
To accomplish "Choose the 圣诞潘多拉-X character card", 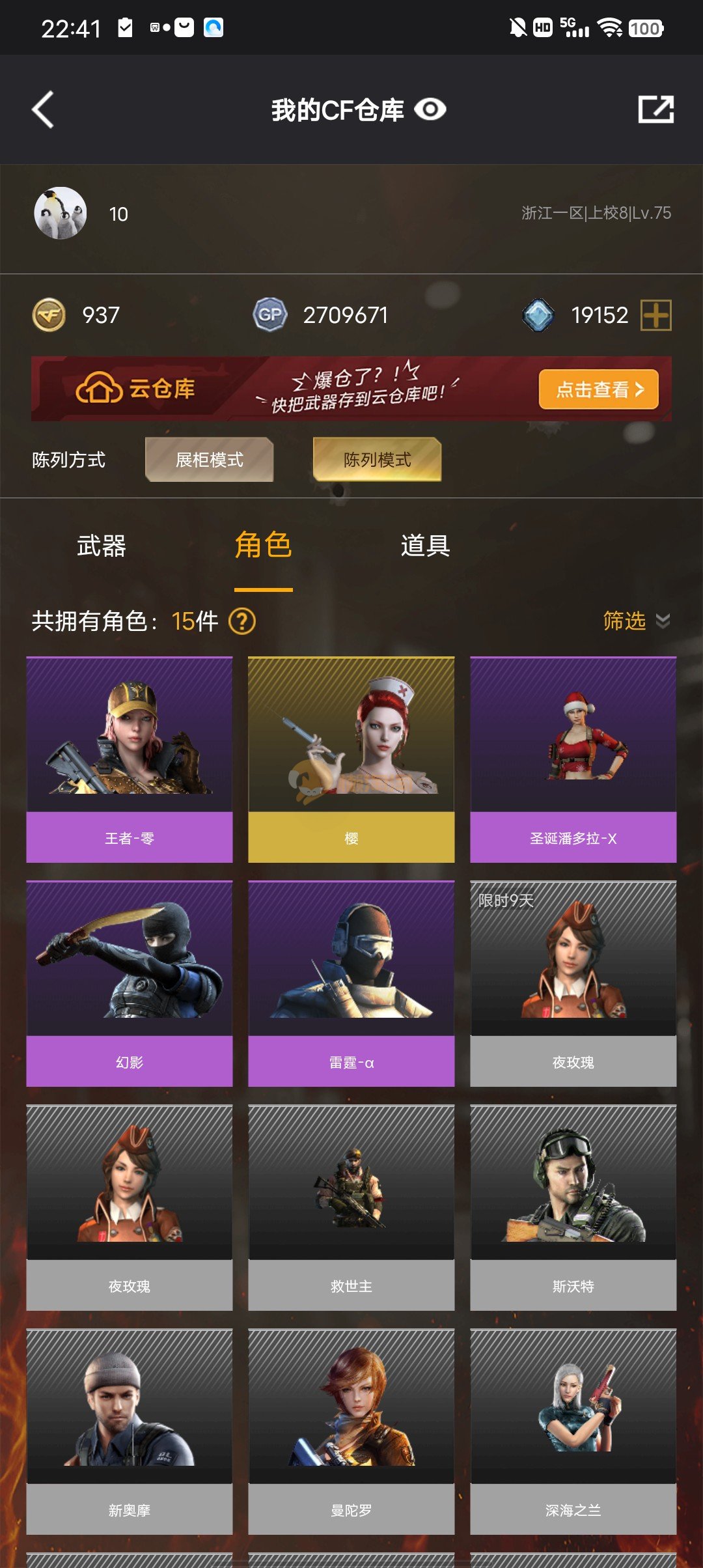I will coord(573,759).
